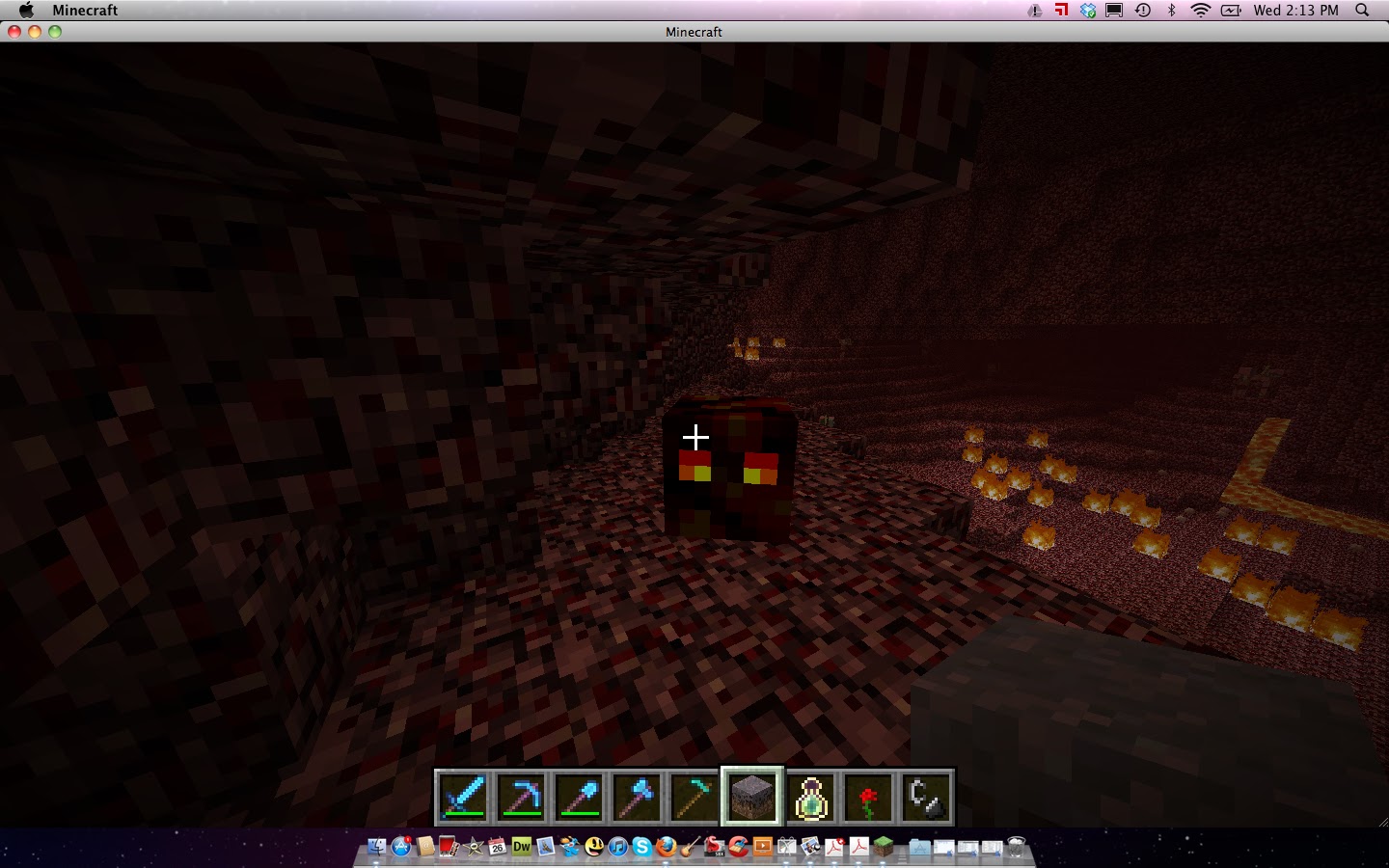Select the diamond sword in the hotbar

point(464,796)
